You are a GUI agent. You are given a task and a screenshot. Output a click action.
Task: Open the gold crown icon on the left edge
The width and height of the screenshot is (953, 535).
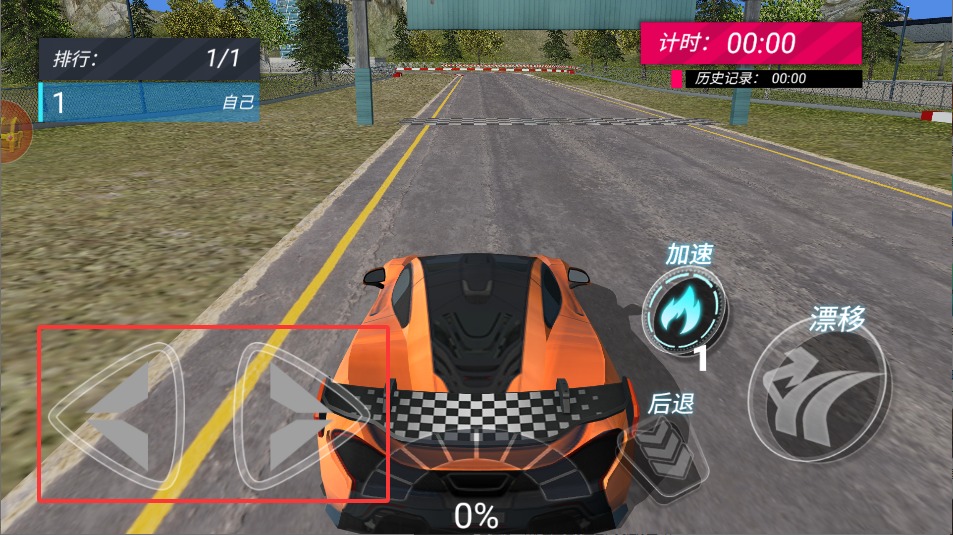(x=12, y=132)
